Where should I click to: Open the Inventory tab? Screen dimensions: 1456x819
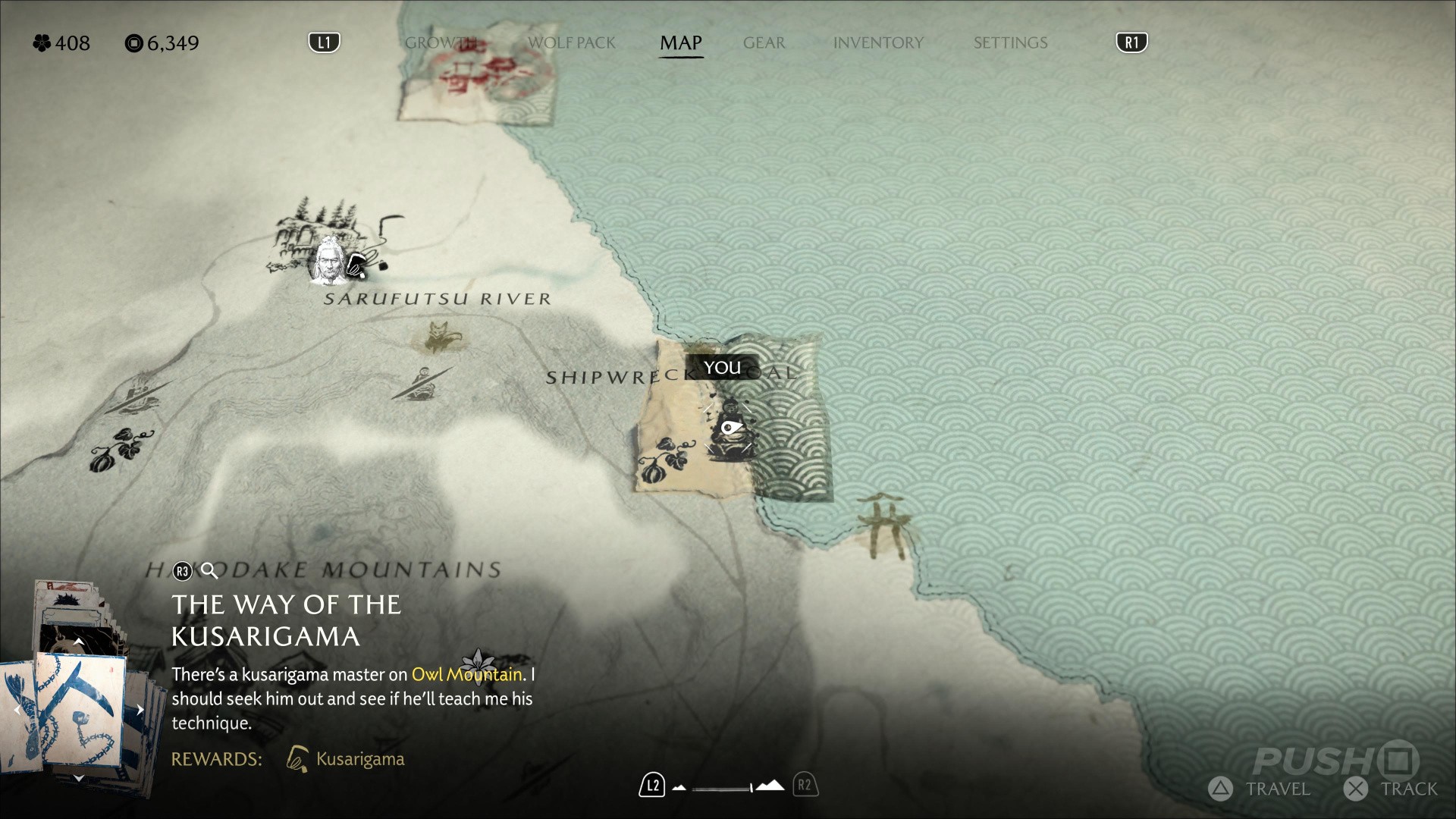[878, 43]
